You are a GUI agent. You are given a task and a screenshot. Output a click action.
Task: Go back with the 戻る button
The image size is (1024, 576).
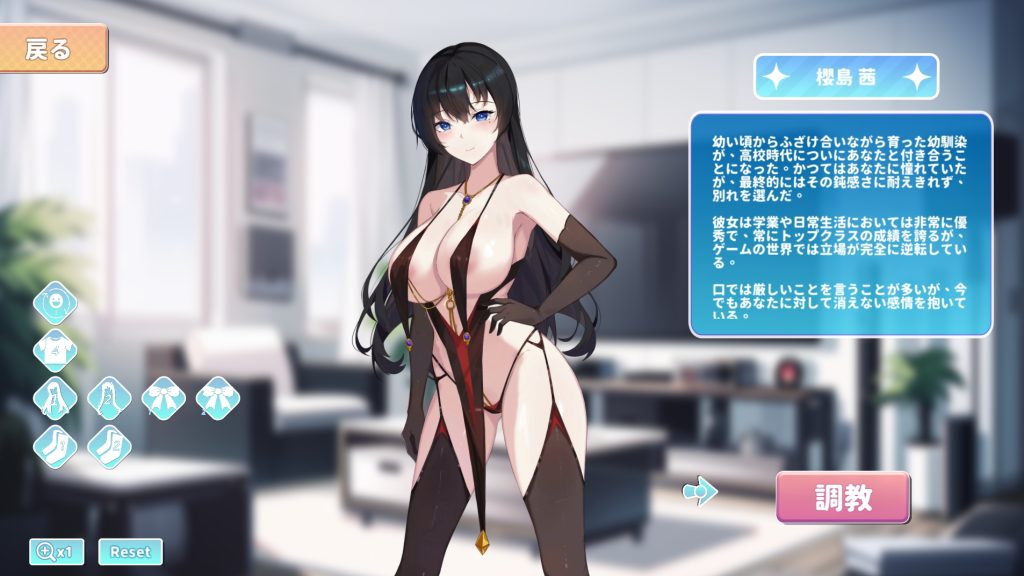point(53,49)
